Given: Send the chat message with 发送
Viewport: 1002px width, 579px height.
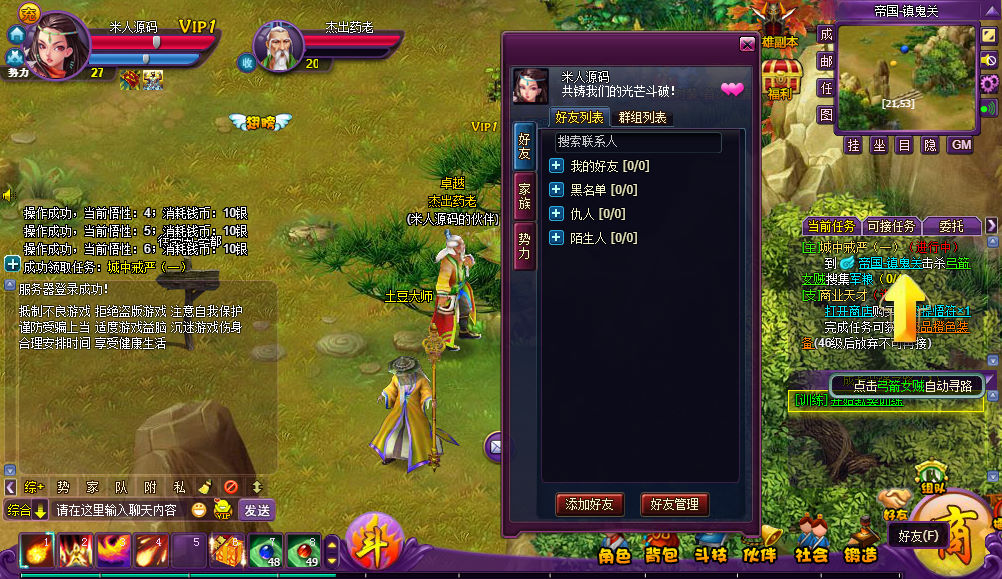Looking at the screenshot, I should point(257,510).
